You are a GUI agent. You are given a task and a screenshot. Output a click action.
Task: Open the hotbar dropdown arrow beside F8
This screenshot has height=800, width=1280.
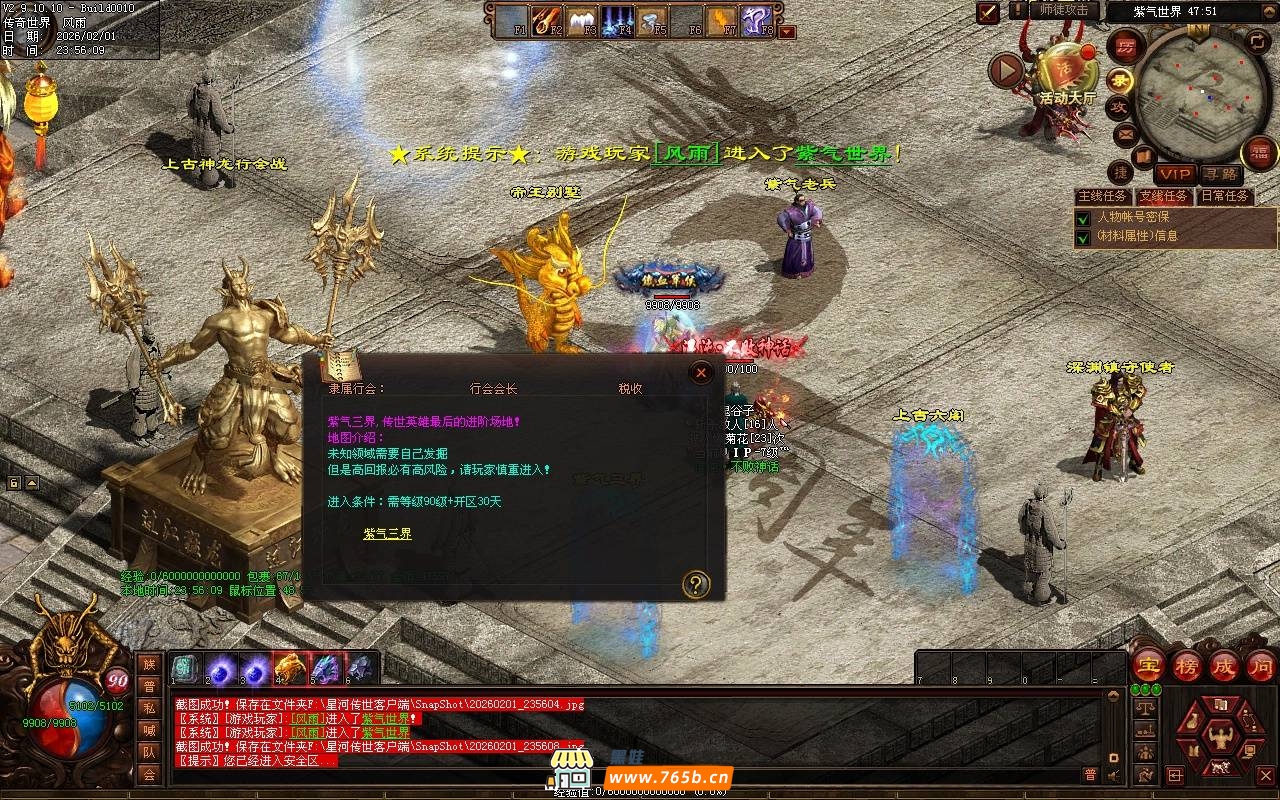pos(788,32)
